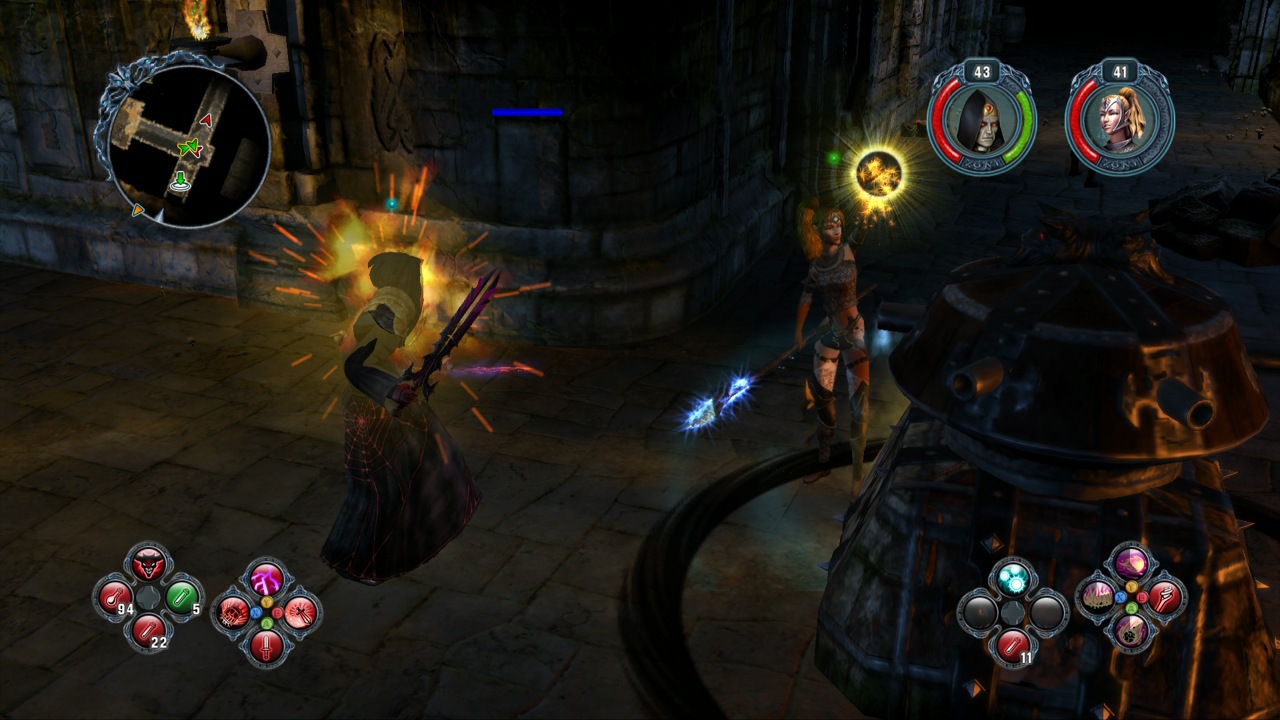
Task: Activate the fire wall spell icon
Action: [1097, 597]
